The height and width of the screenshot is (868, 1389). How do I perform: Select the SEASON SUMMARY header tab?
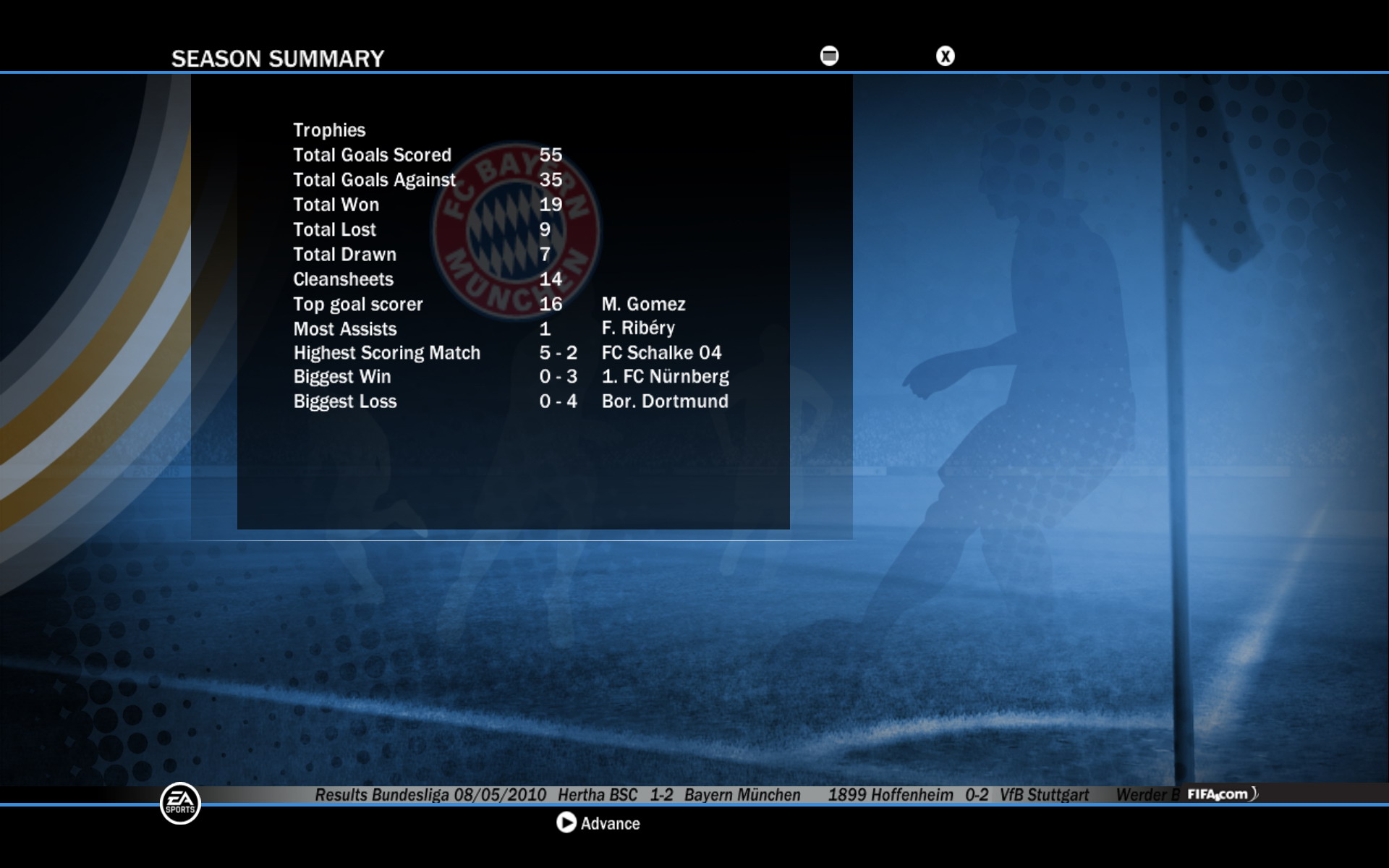[x=278, y=58]
